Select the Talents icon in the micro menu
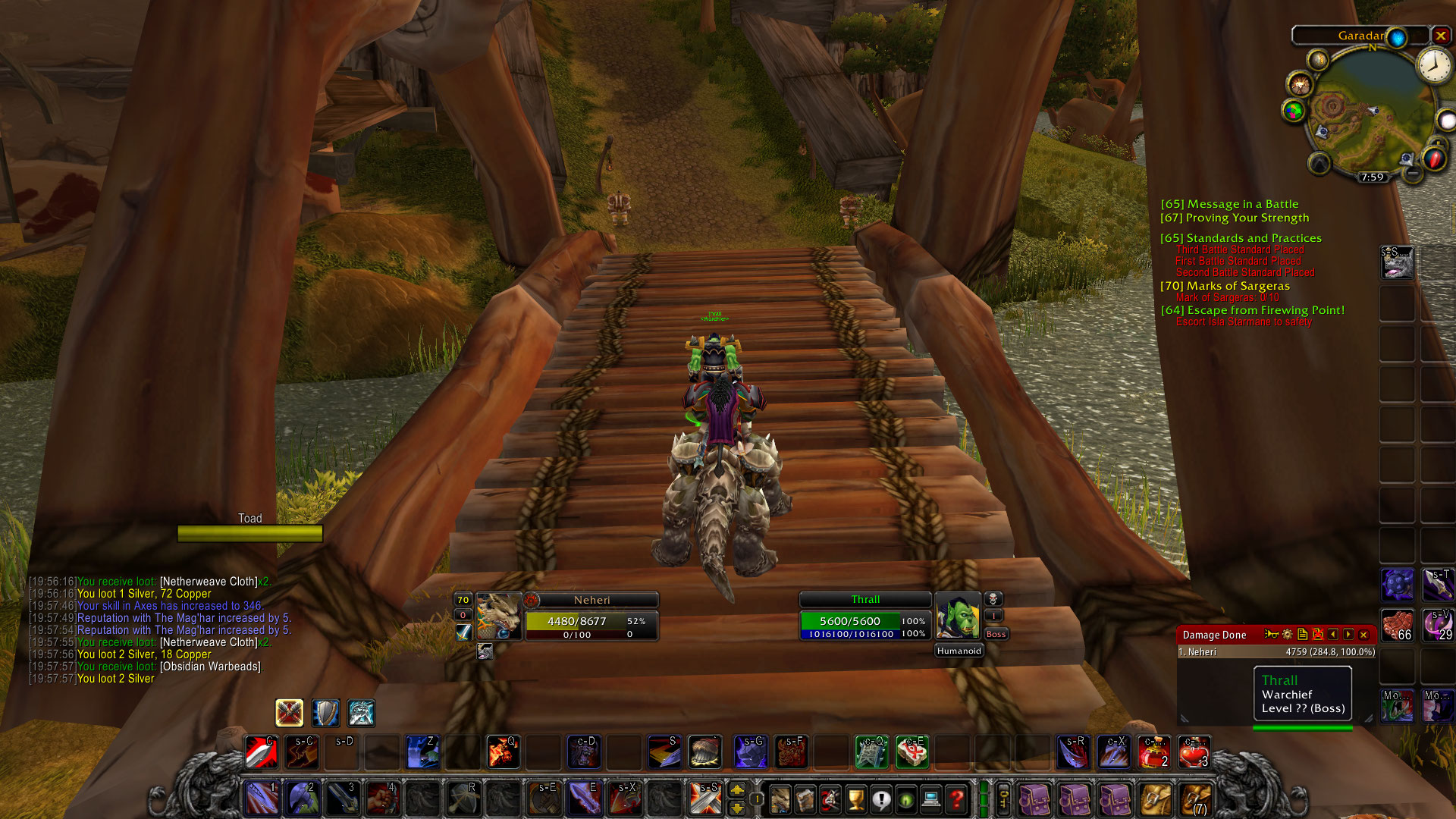The width and height of the screenshot is (1456, 819). pyautogui.click(x=828, y=800)
